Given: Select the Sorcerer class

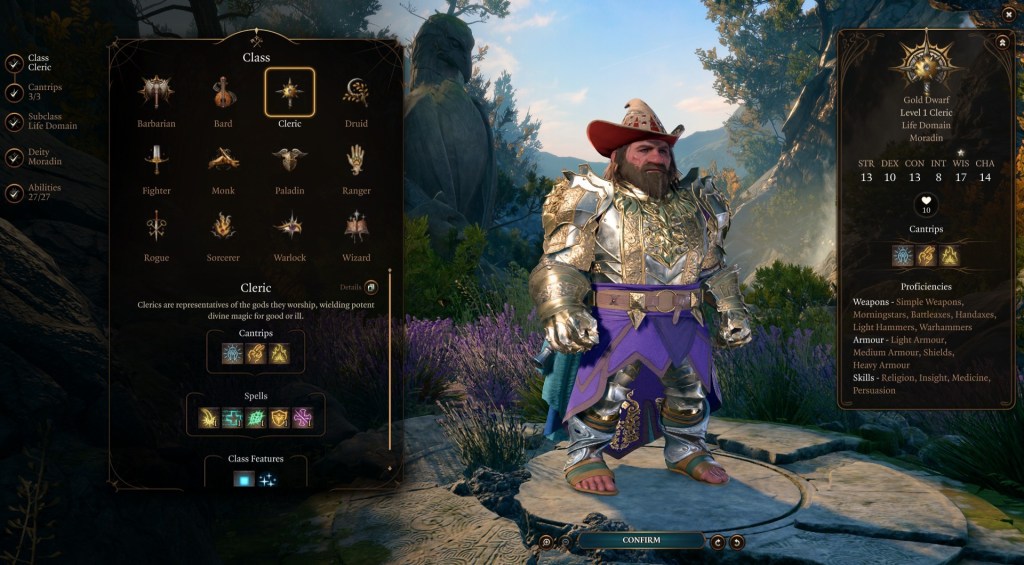Looking at the screenshot, I should point(223,227).
